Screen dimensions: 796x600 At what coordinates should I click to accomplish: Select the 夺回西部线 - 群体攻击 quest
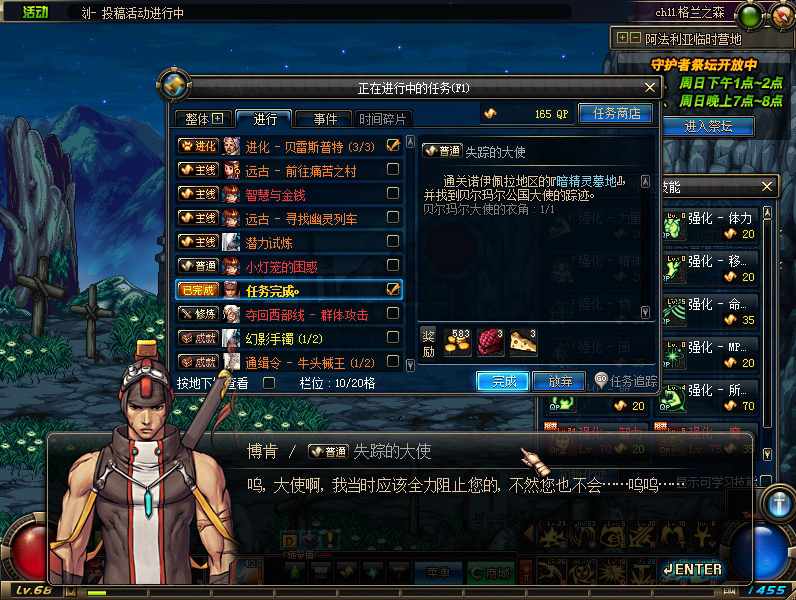click(x=306, y=314)
